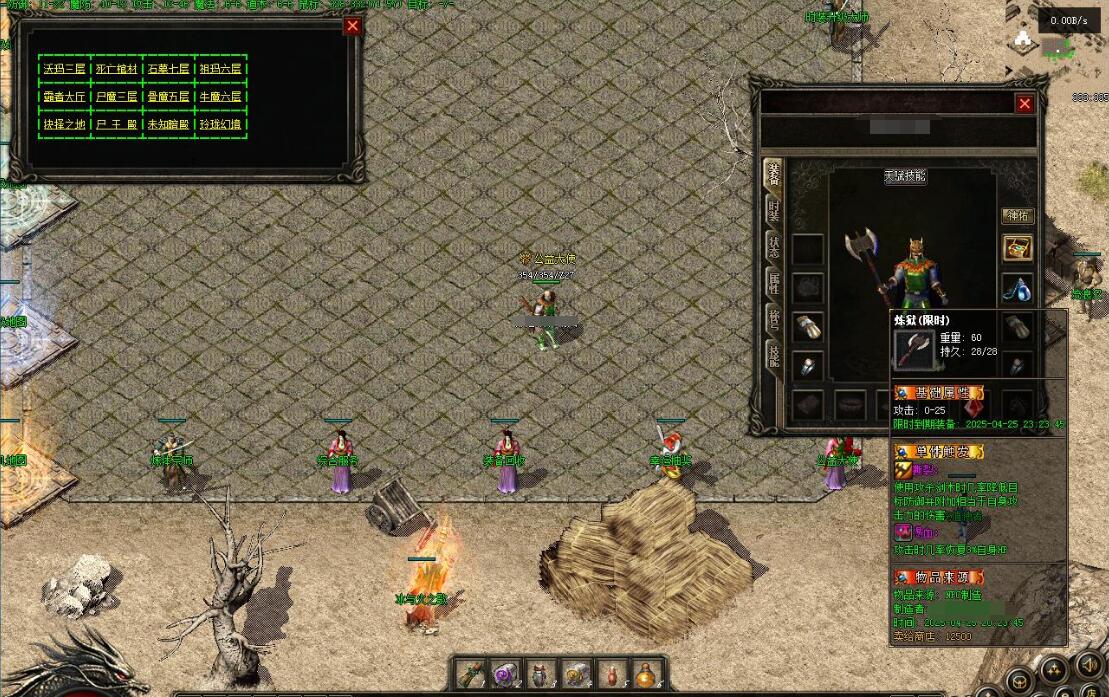Open the 天赋技能 button
1109x697 pixels.
click(x=905, y=176)
